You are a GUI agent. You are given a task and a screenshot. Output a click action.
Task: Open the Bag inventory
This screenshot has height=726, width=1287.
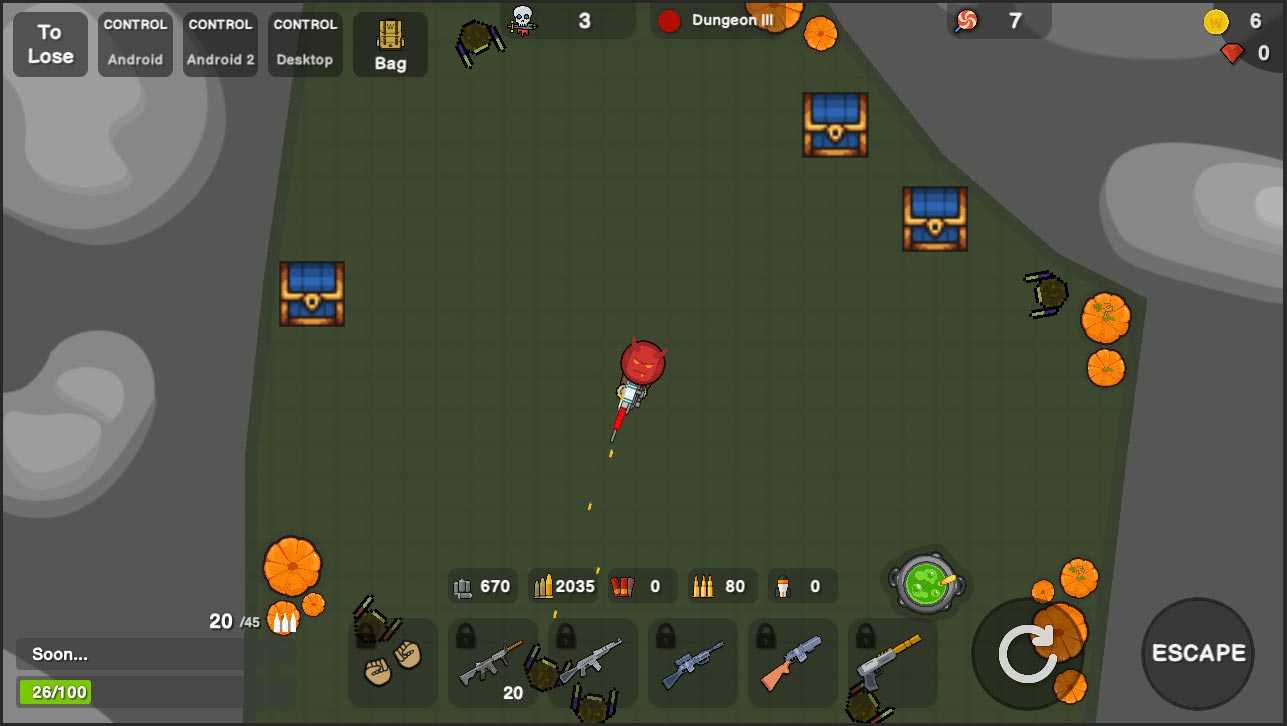[390, 45]
